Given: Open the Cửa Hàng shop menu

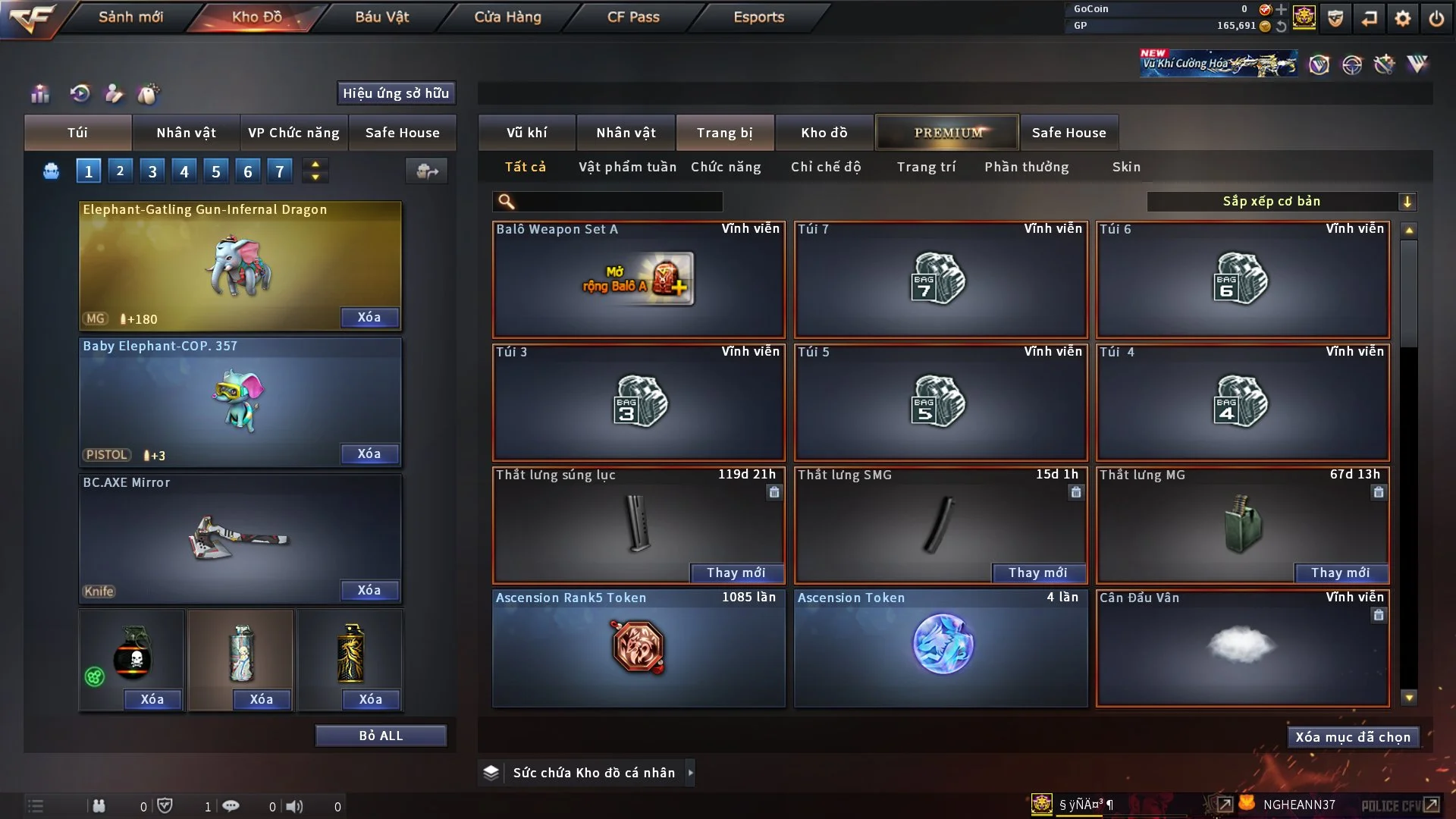Looking at the screenshot, I should (x=507, y=17).
